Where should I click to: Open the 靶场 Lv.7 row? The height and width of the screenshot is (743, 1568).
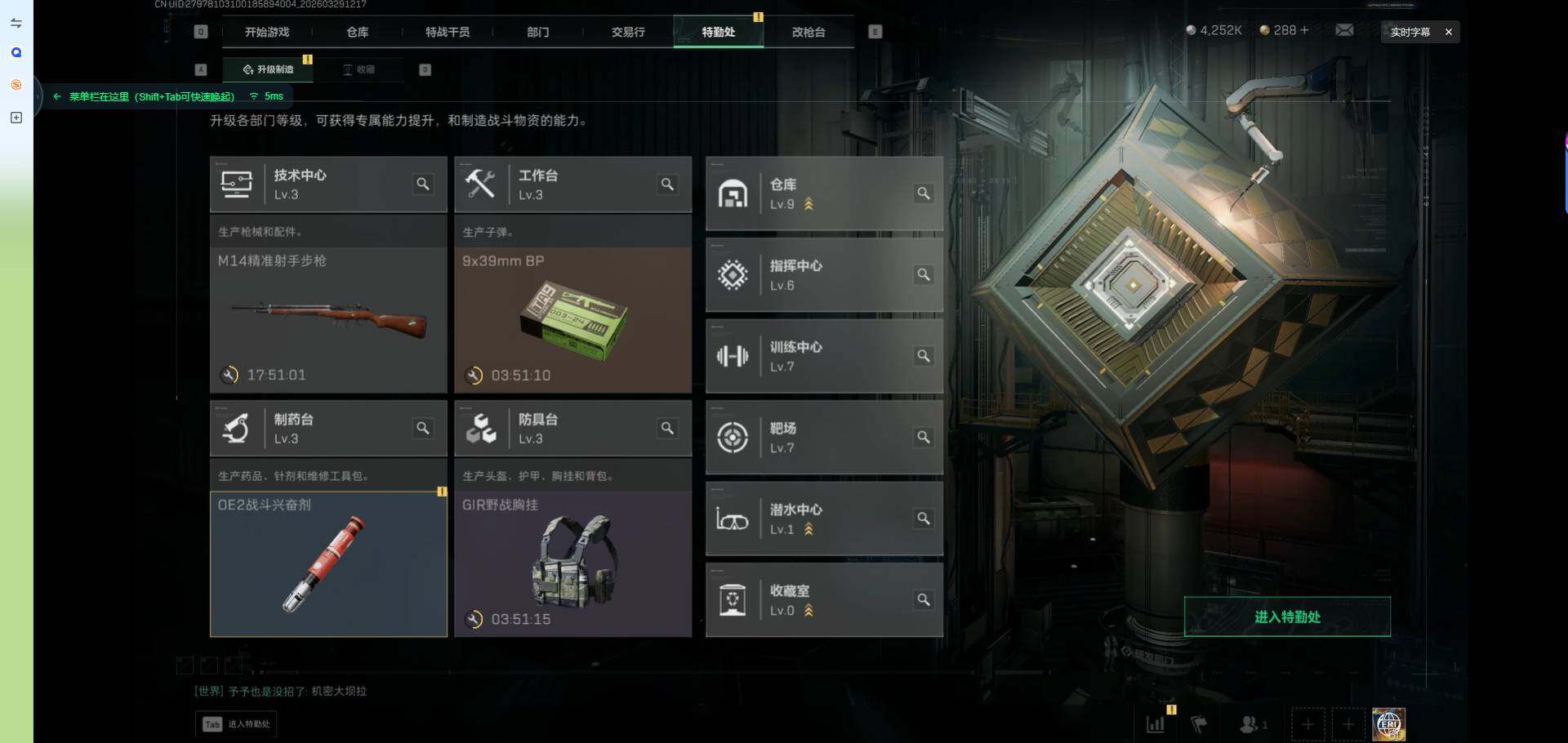pos(823,438)
